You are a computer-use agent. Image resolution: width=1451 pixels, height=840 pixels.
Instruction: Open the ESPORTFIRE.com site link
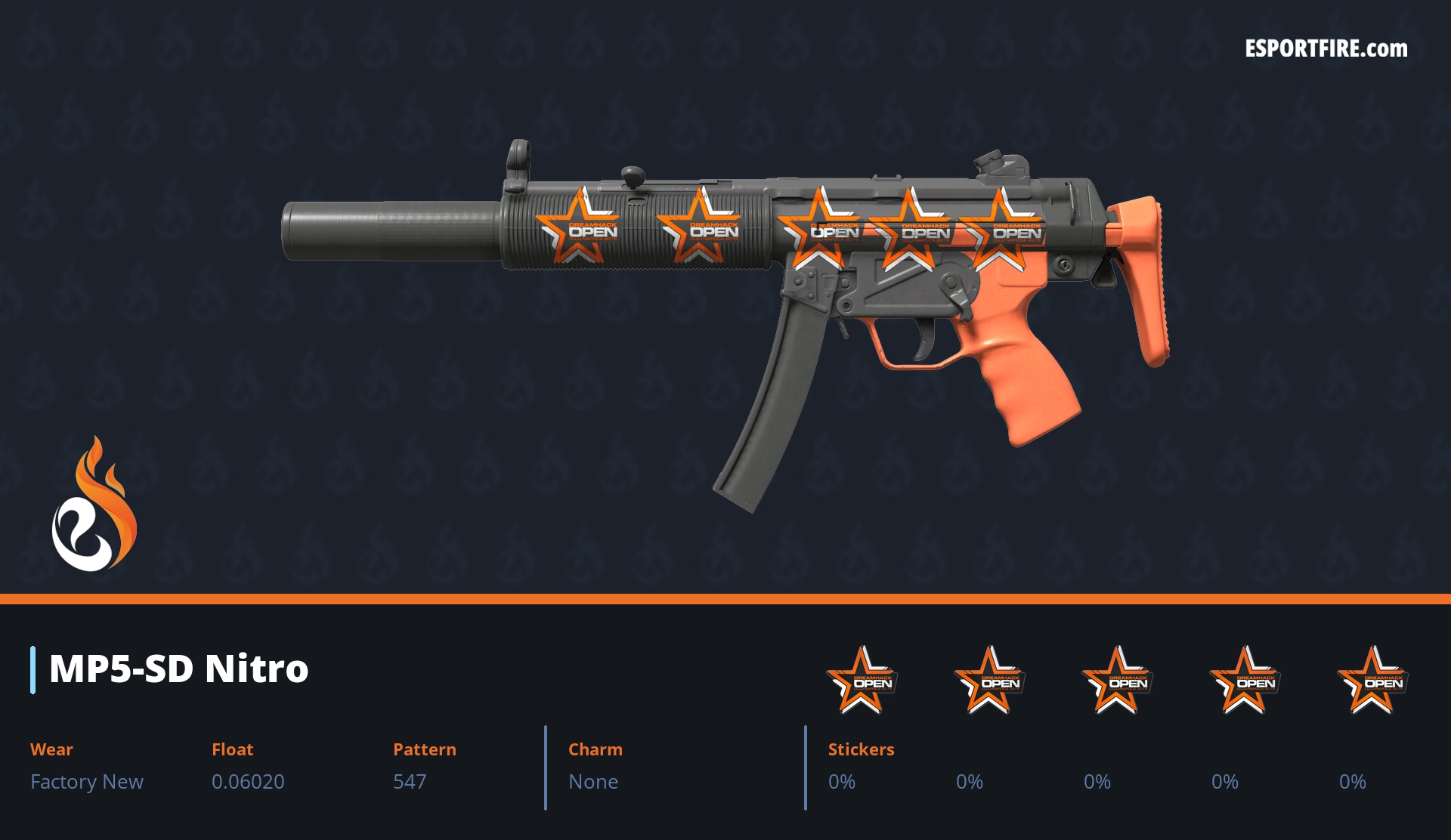1326,49
